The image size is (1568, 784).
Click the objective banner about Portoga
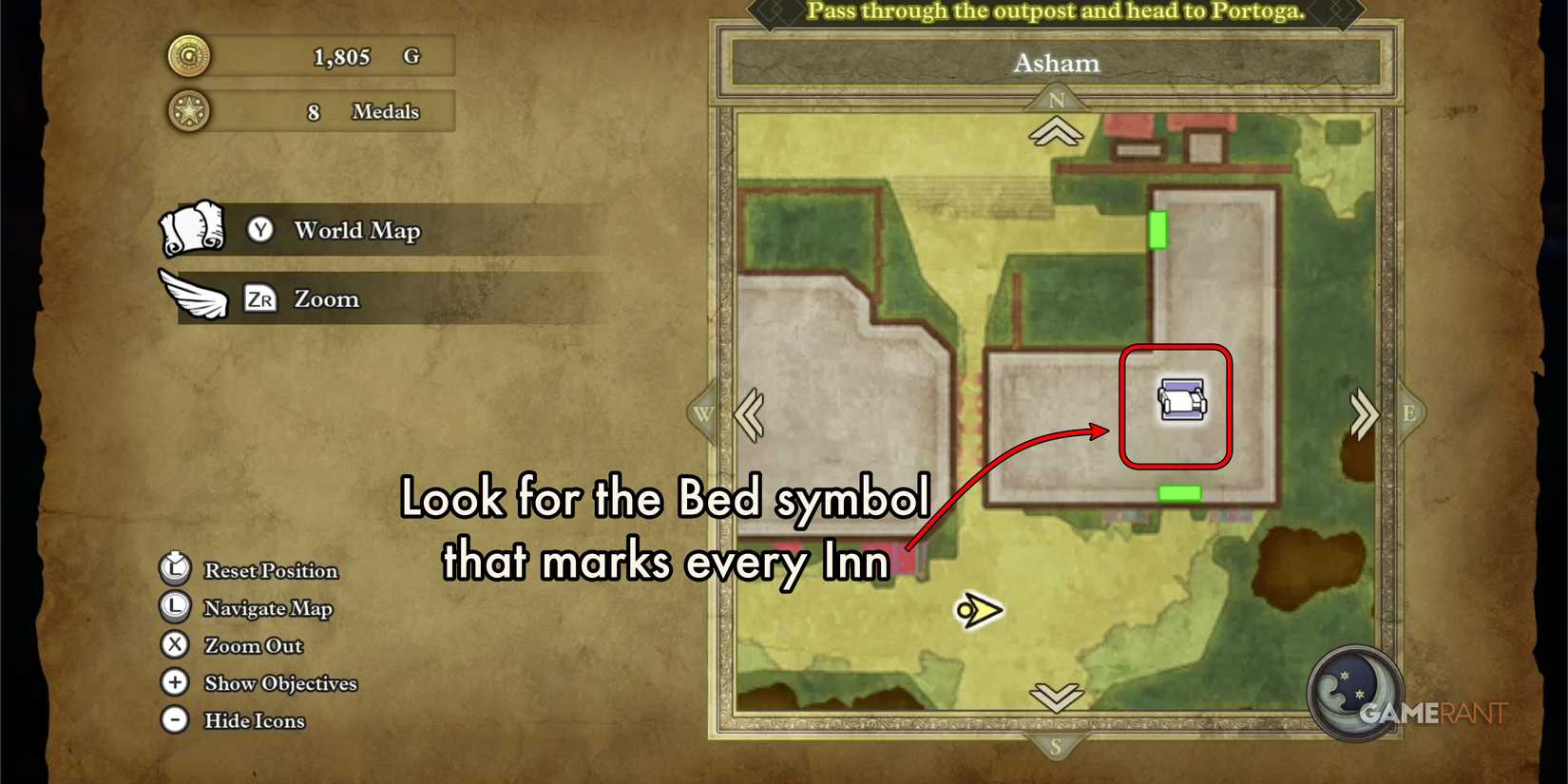click(1055, 11)
